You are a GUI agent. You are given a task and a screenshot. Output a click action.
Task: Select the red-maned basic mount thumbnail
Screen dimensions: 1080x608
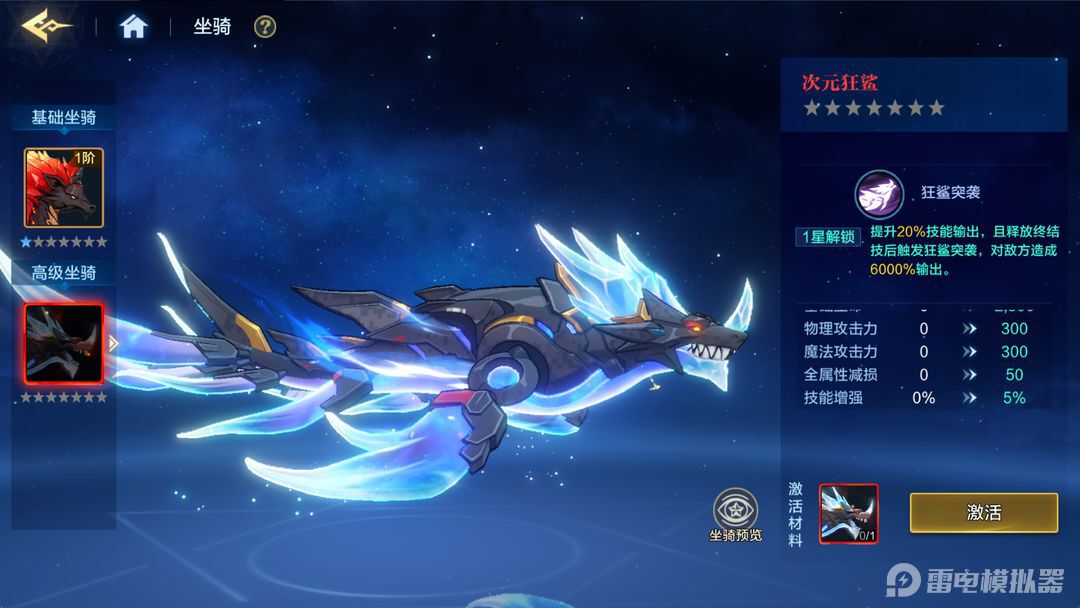tap(64, 187)
